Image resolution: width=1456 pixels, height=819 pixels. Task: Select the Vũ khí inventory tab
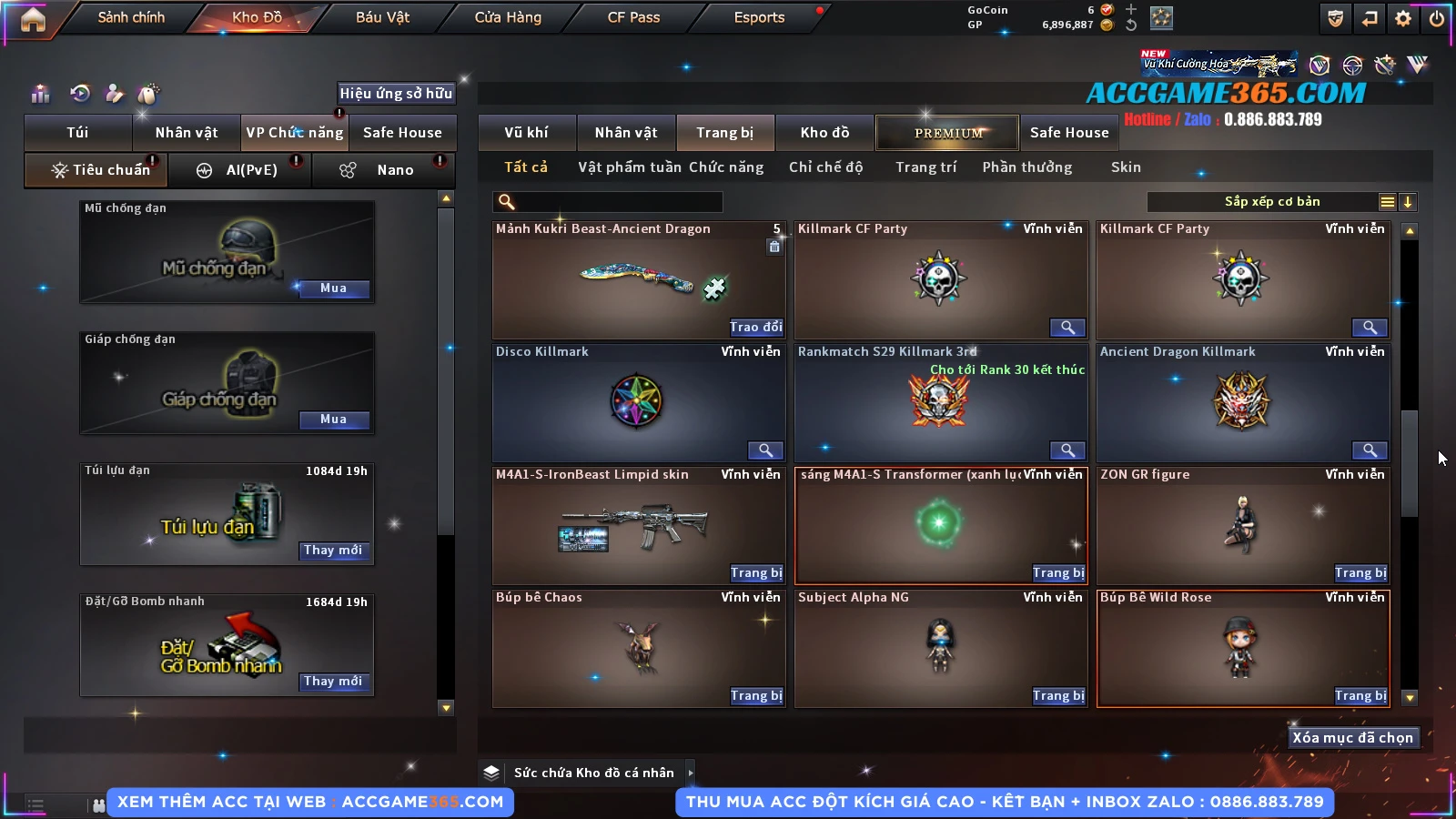(526, 133)
